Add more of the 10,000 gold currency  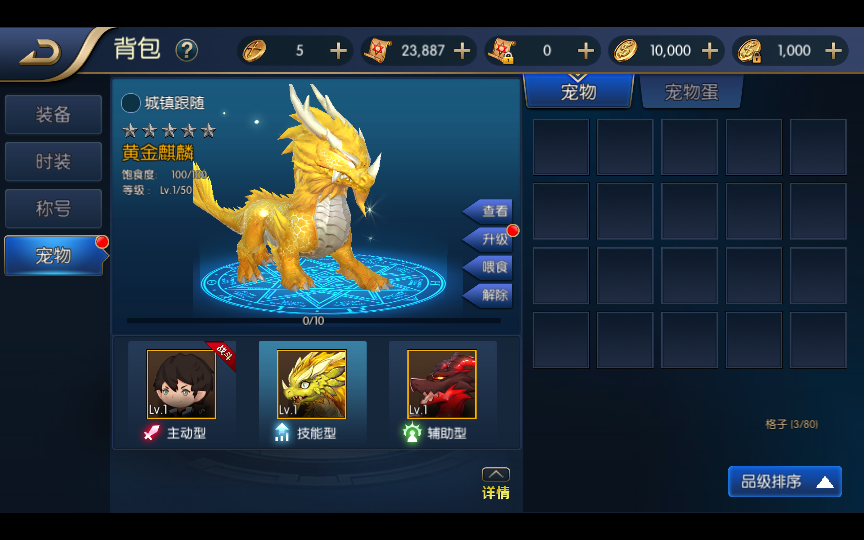pyautogui.click(x=710, y=51)
